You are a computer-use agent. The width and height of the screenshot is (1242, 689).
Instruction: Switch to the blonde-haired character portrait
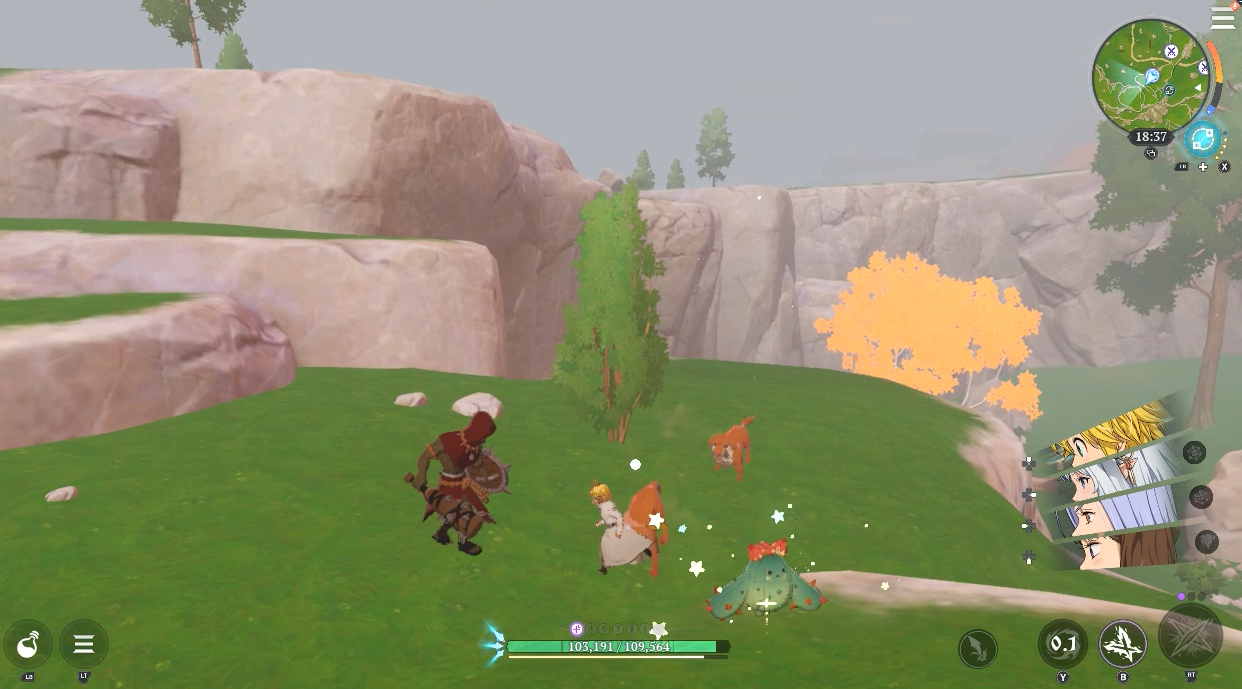(1115, 432)
